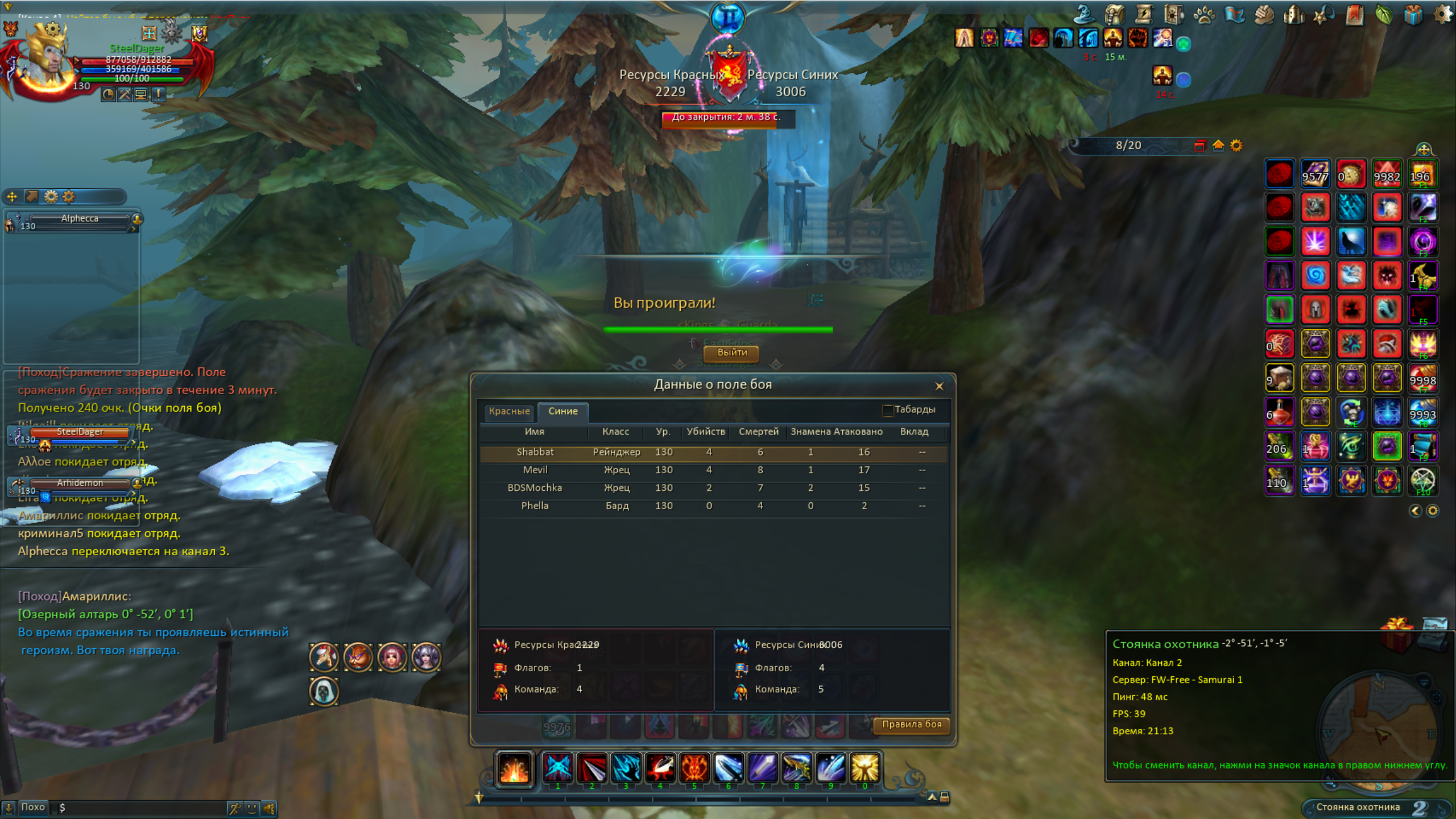Click the SteelDager player portrait
The image size is (1456, 819).
[x=45, y=60]
